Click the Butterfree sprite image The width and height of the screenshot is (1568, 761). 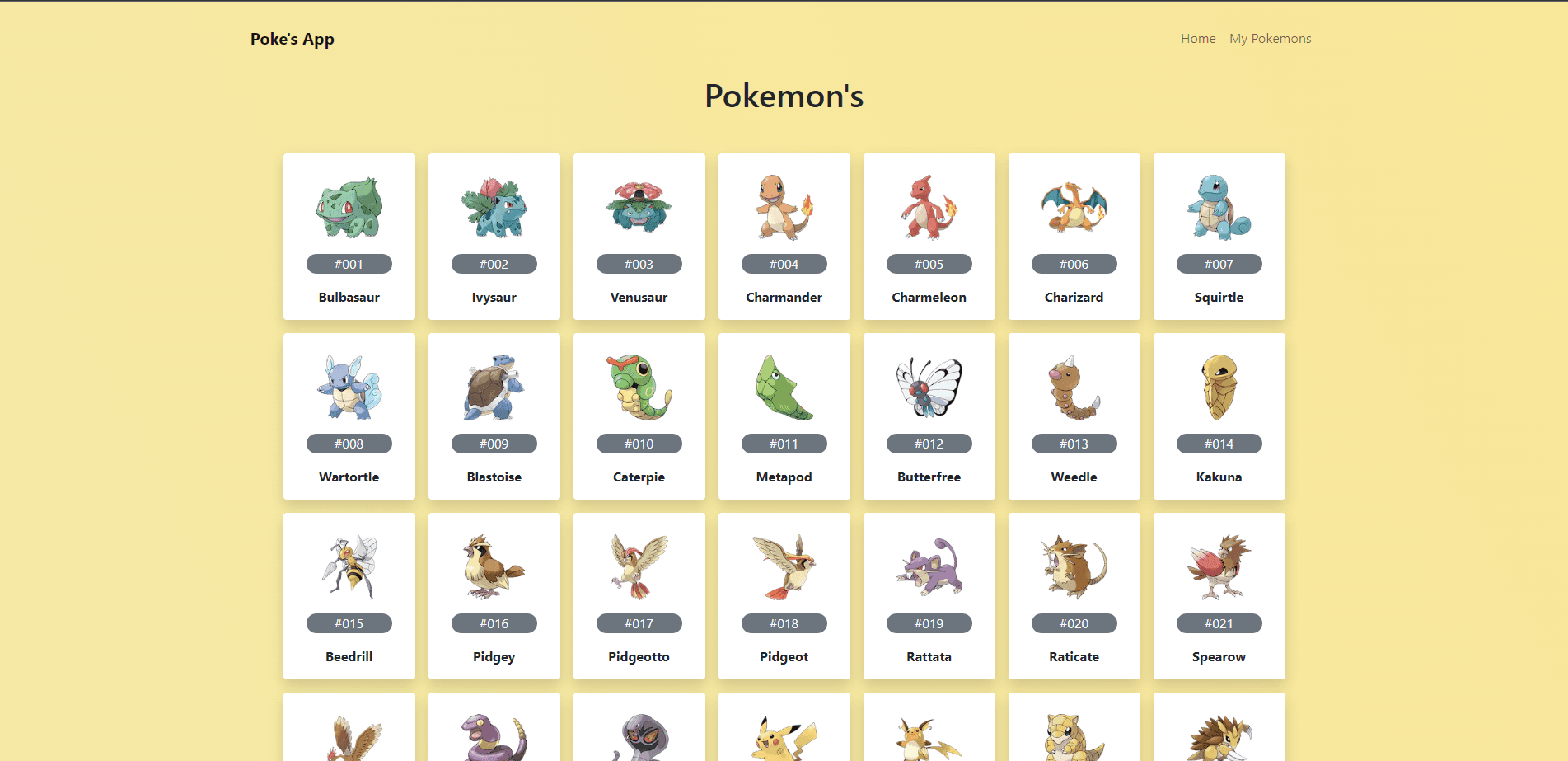tap(929, 386)
